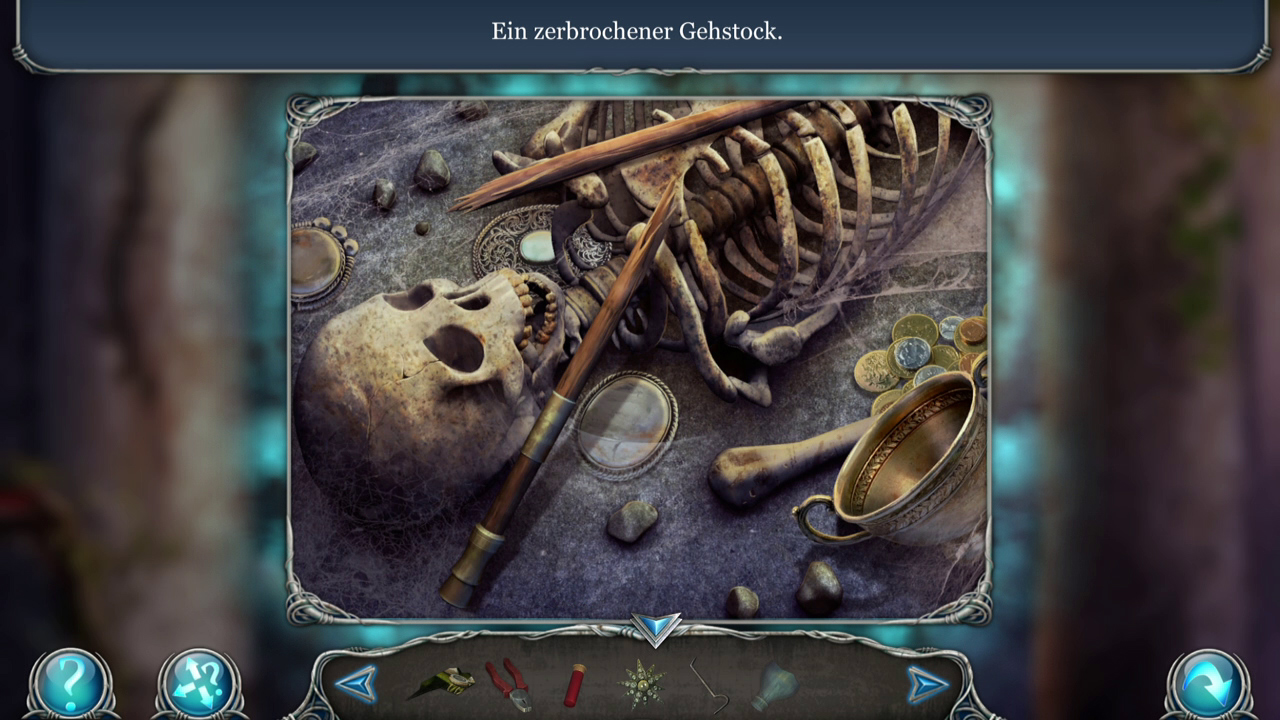Select the red shotgun shell from inventory
1280x720 pixels.
coord(575,686)
